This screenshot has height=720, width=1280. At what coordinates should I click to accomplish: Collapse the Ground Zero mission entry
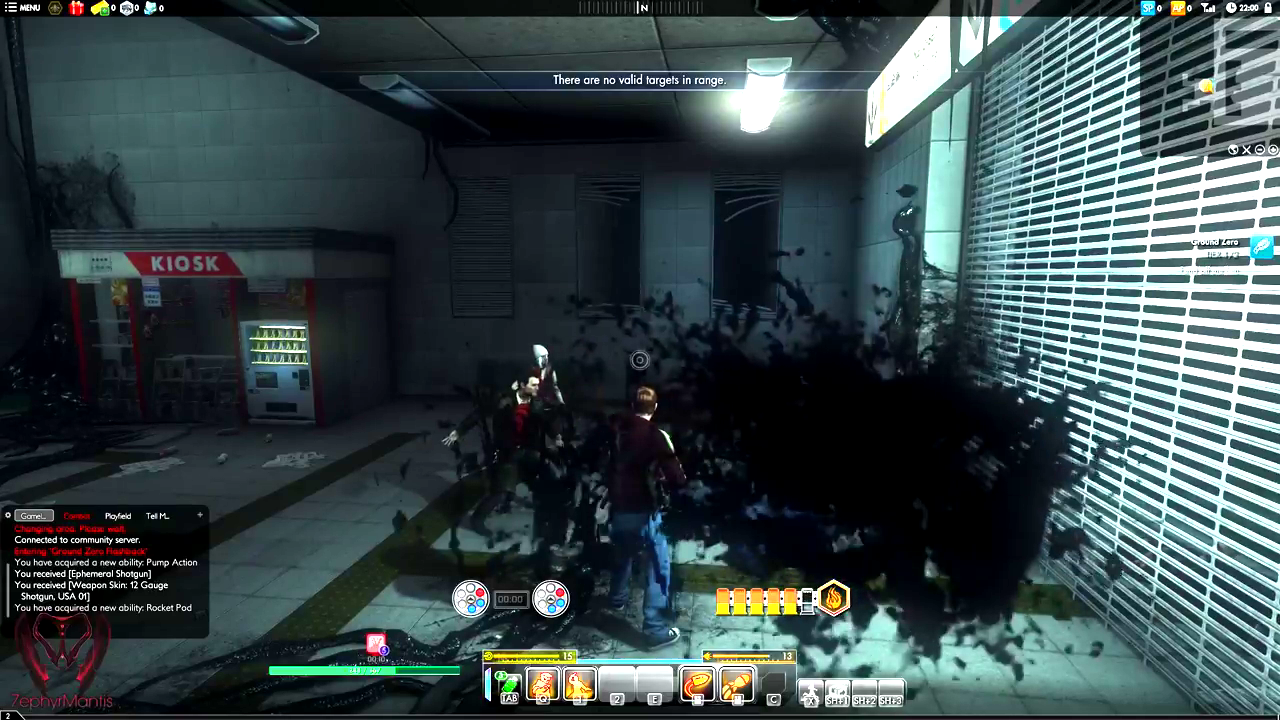coord(1261,149)
